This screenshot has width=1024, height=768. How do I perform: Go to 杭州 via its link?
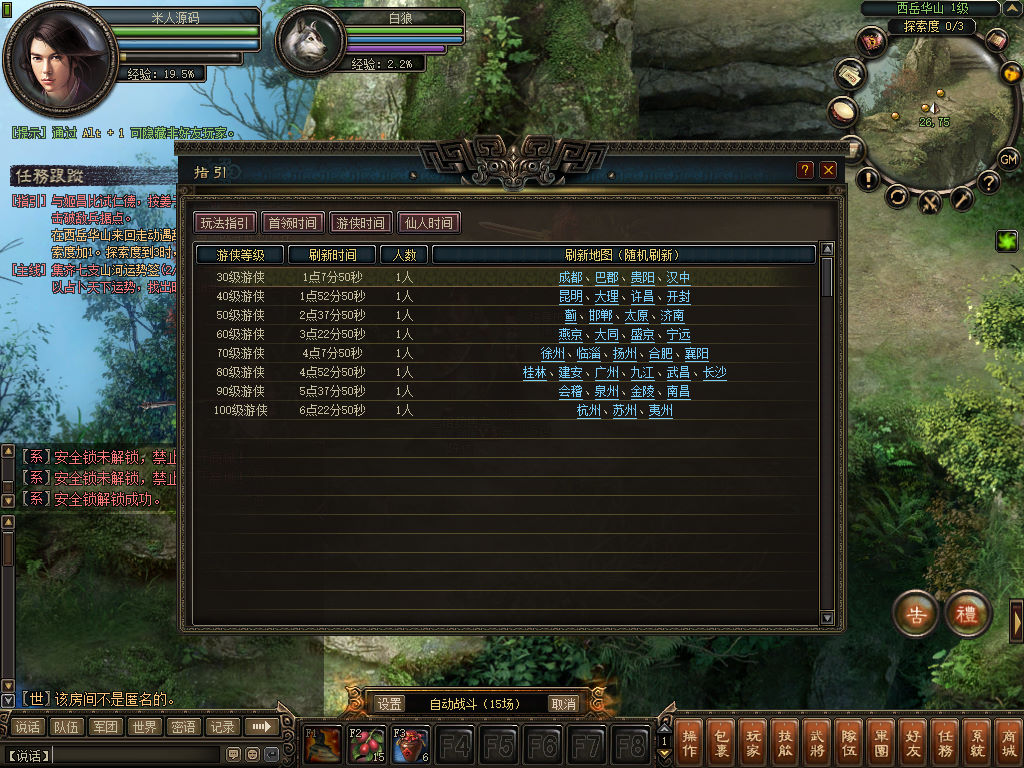click(x=589, y=411)
